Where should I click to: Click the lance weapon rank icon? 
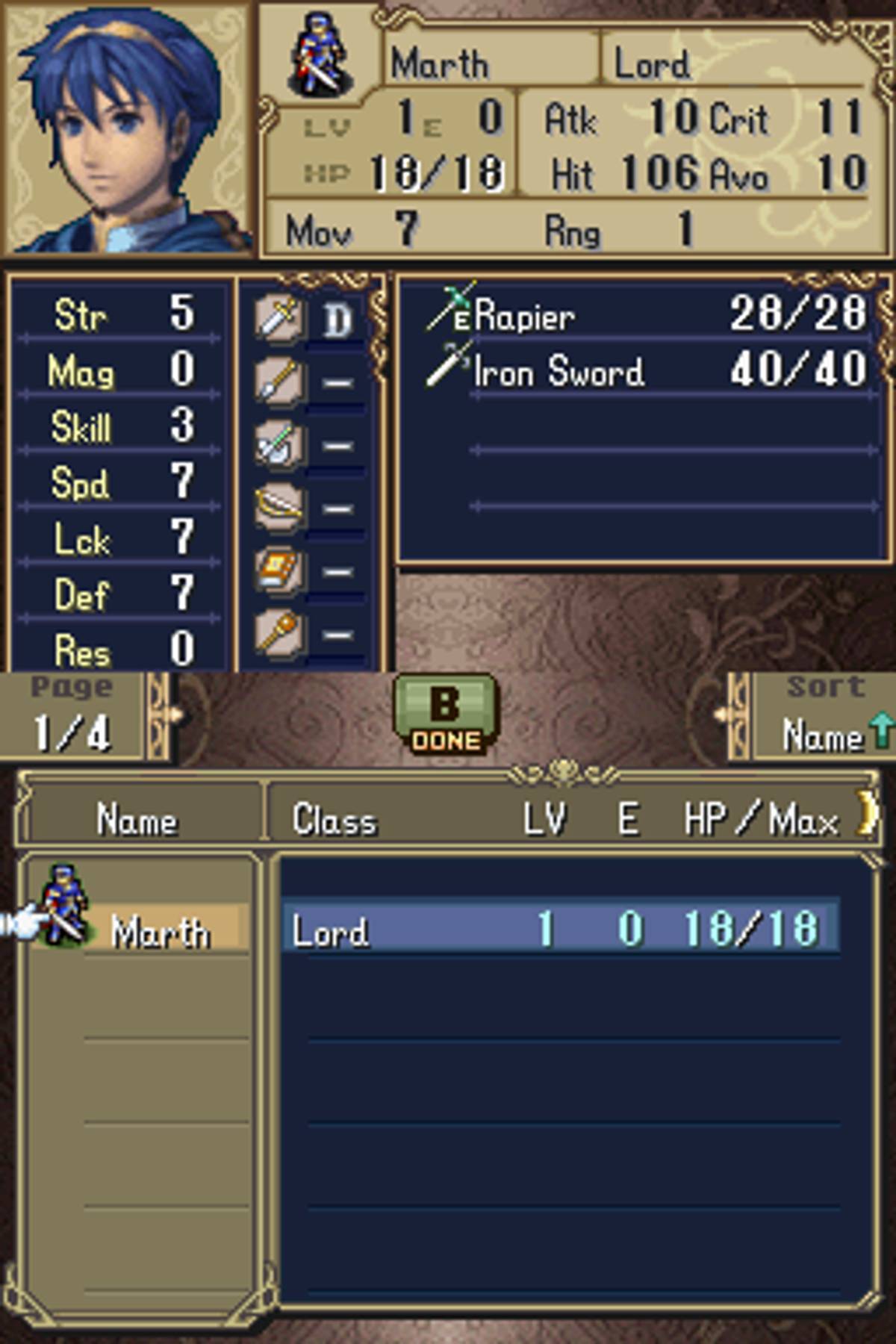pos(279,382)
